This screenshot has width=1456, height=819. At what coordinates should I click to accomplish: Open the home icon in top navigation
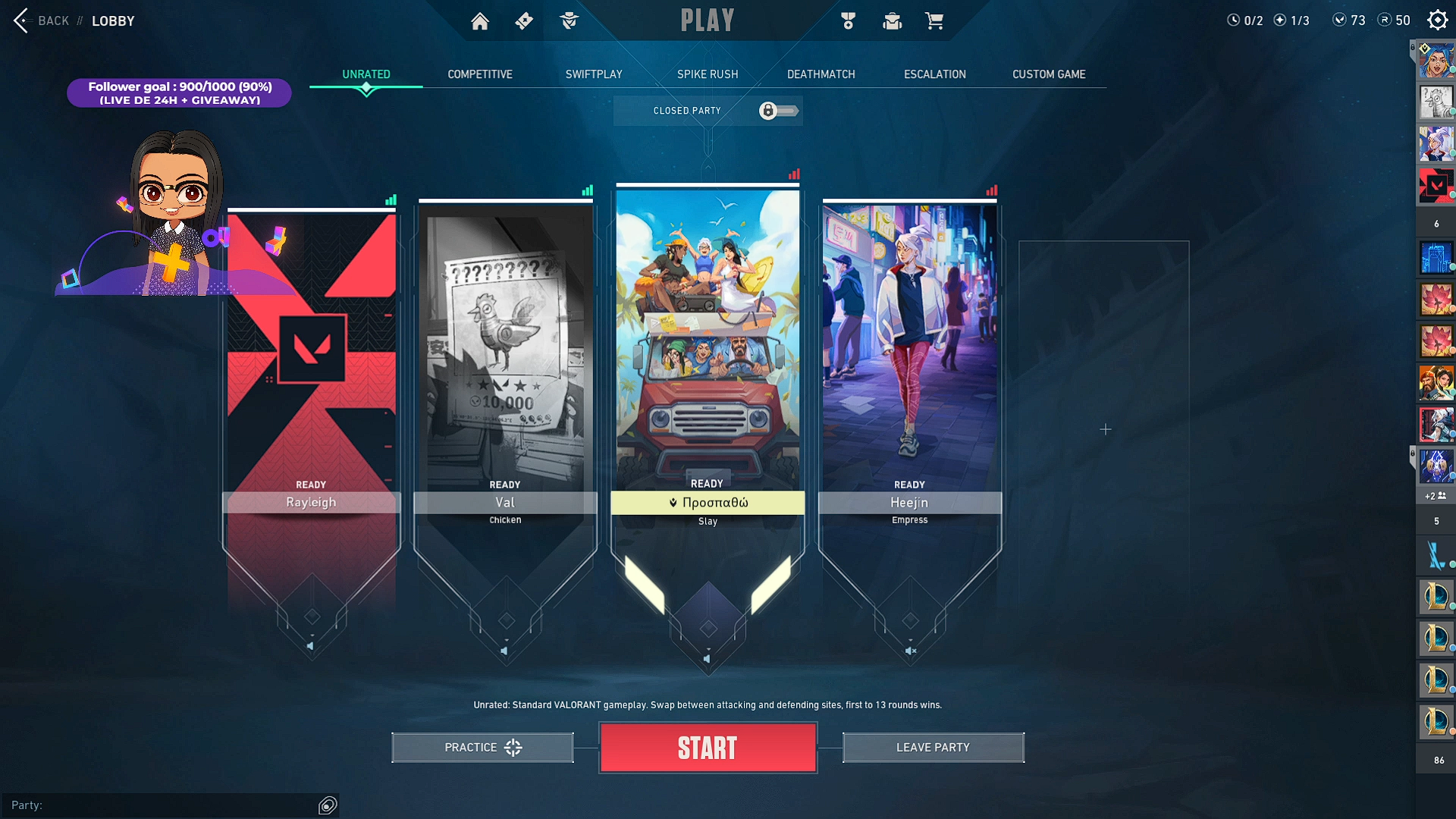[480, 21]
